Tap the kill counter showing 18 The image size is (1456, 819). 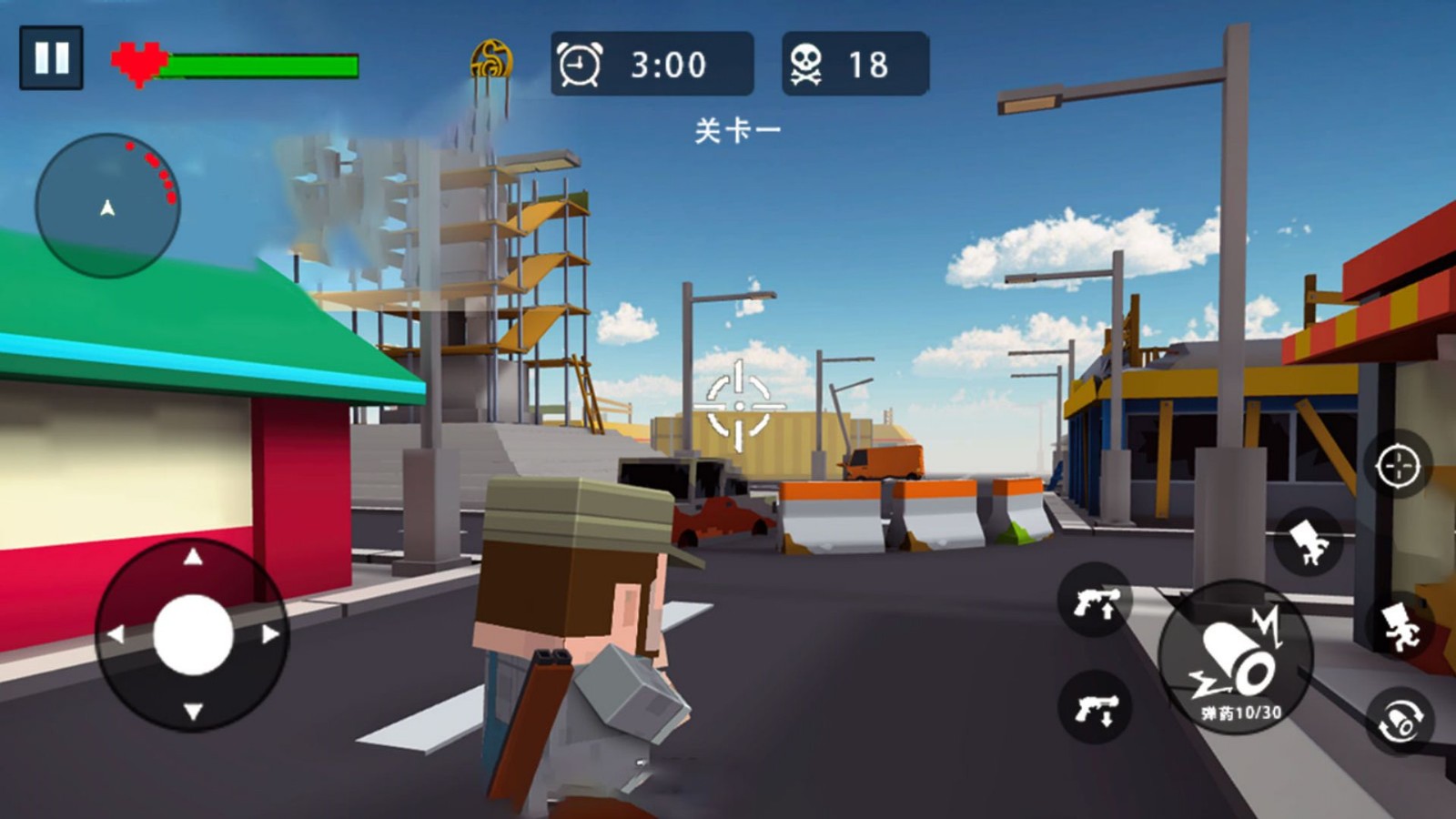pyautogui.click(x=871, y=64)
